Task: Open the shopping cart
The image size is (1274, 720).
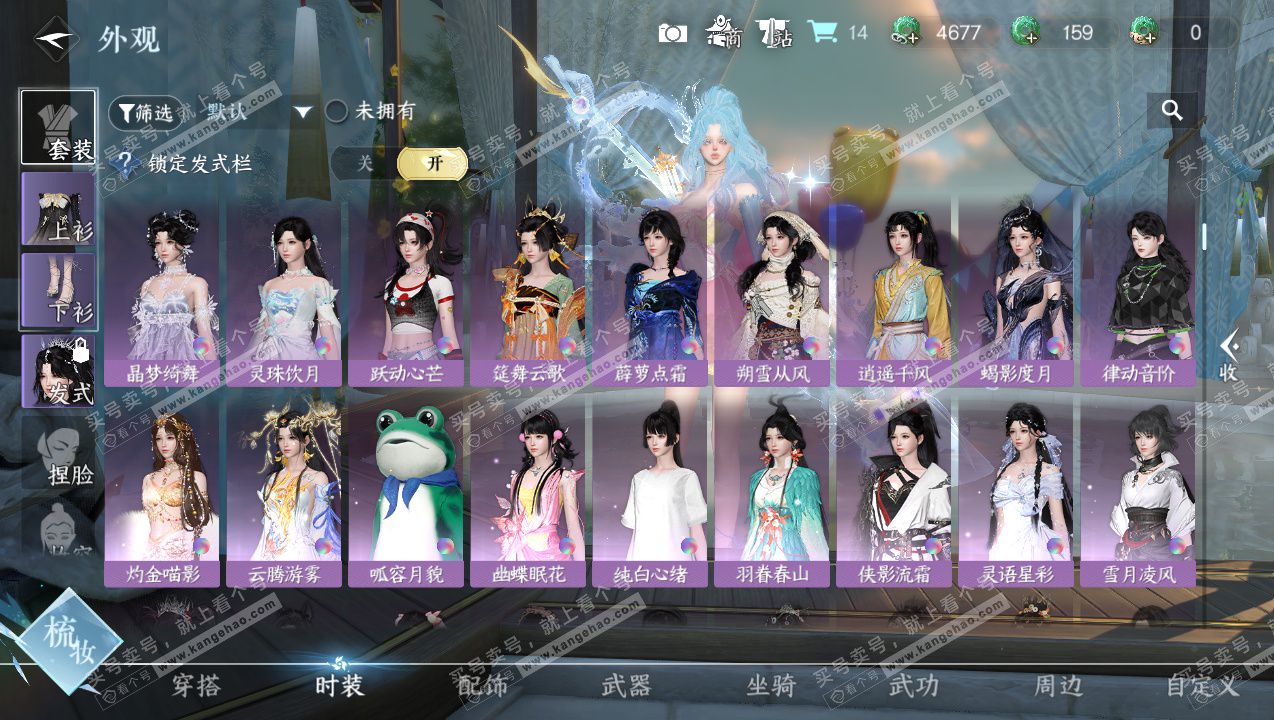Action: (822, 32)
